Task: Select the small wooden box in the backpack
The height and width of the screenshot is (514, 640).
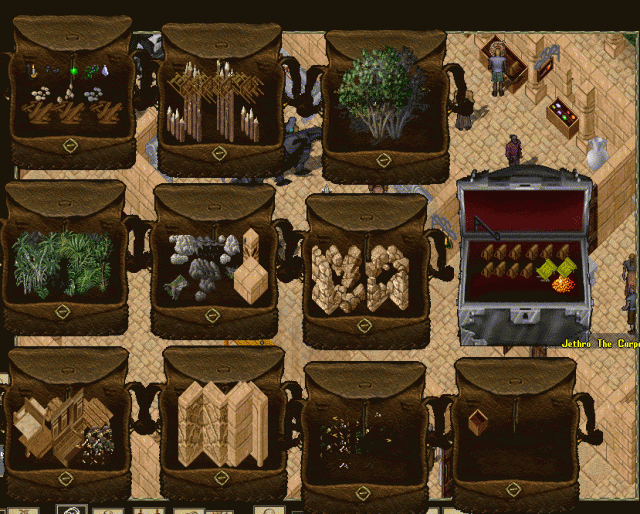Action: (479, 421)
